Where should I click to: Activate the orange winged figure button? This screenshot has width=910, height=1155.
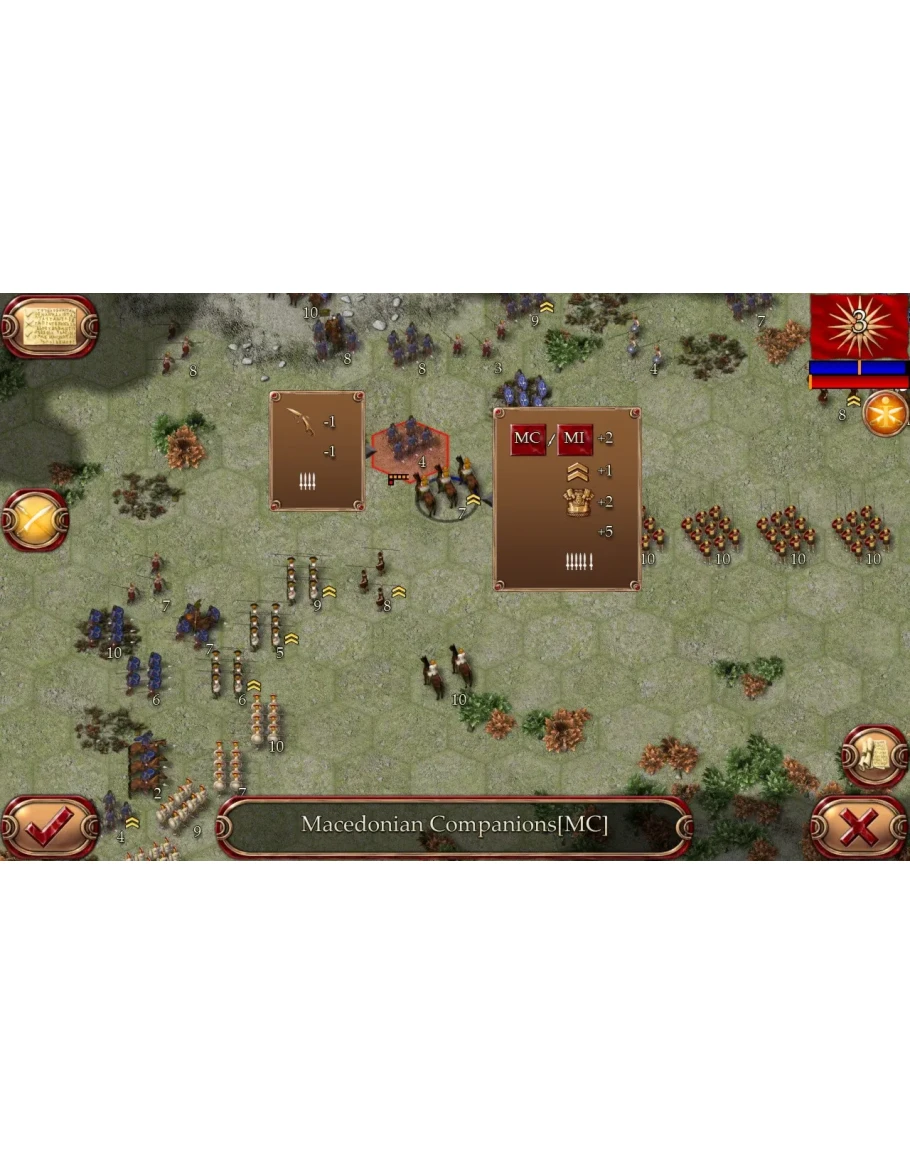885,413
